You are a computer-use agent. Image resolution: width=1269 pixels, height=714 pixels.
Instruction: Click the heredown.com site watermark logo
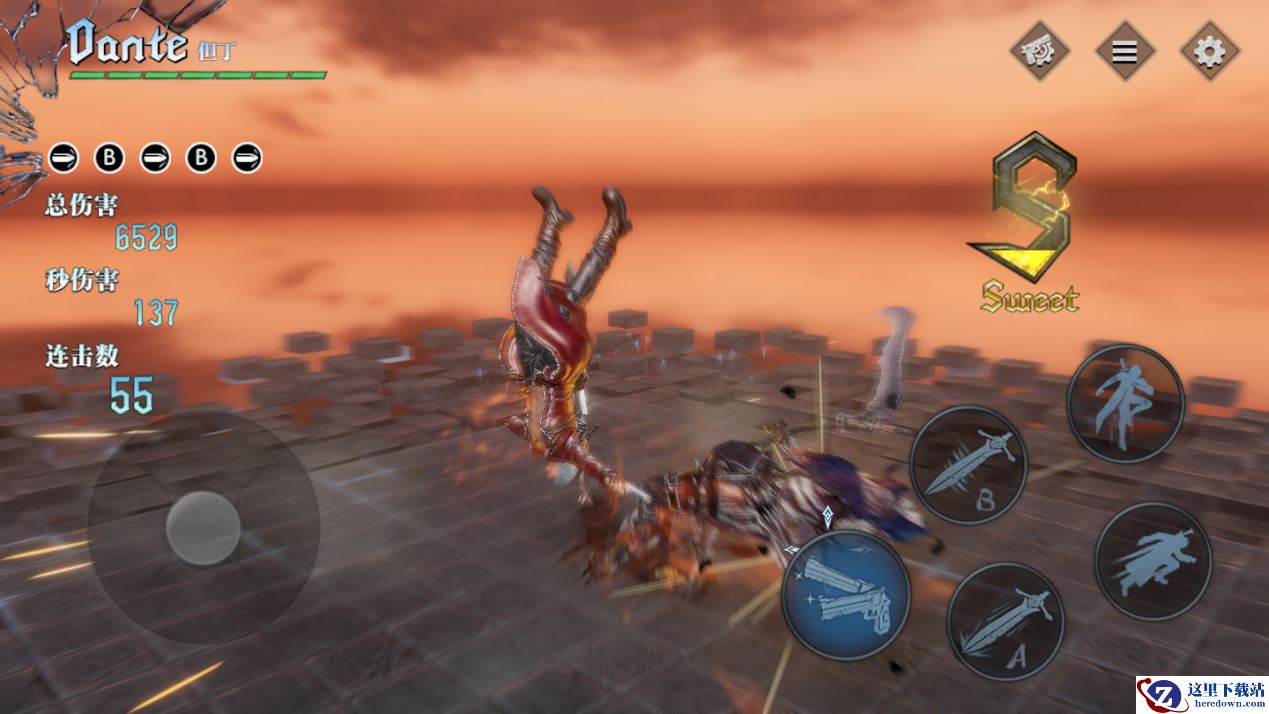(x=1200, y=695)
